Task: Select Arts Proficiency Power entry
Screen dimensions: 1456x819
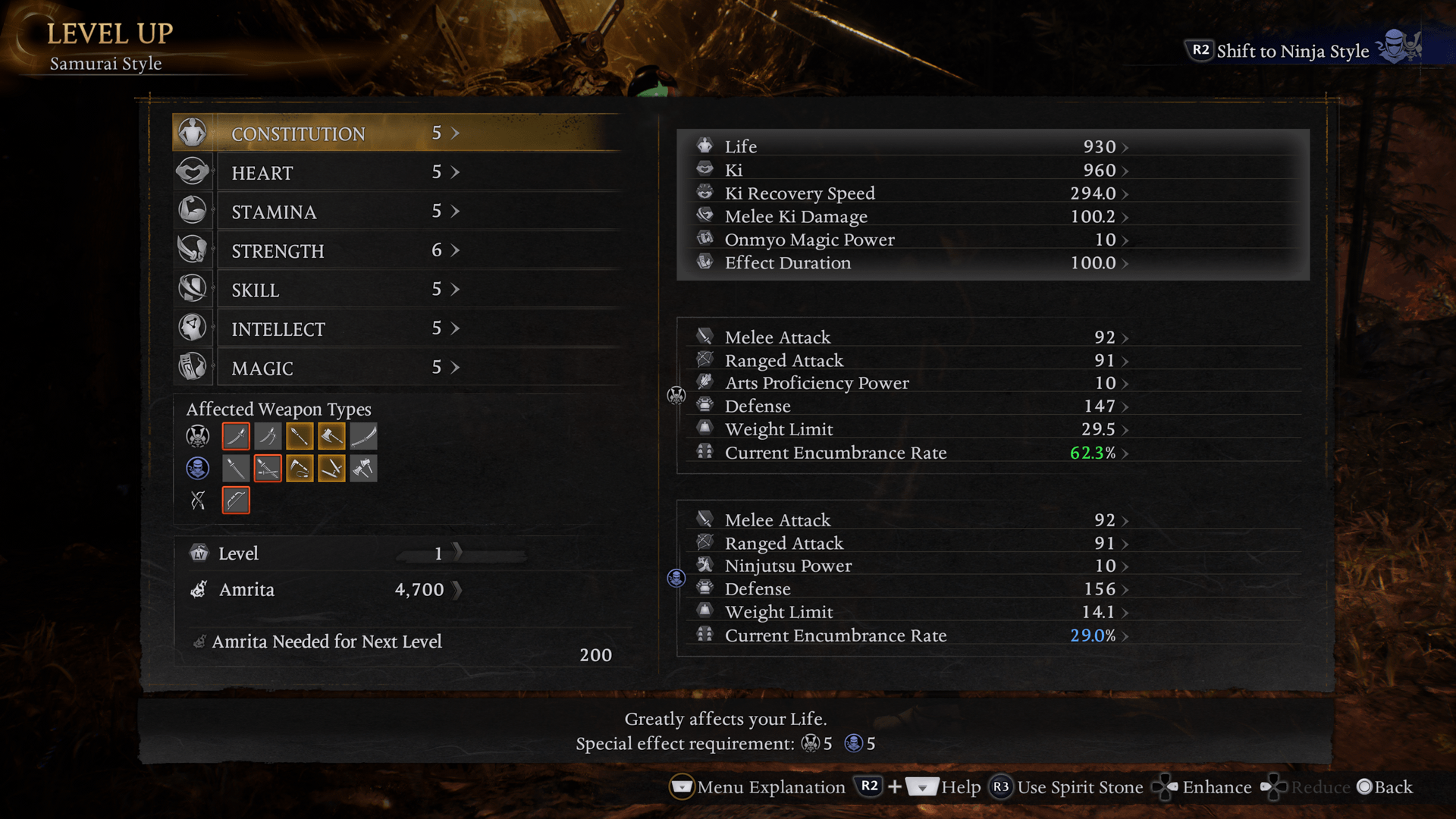Action: click(x=910, y=383)
